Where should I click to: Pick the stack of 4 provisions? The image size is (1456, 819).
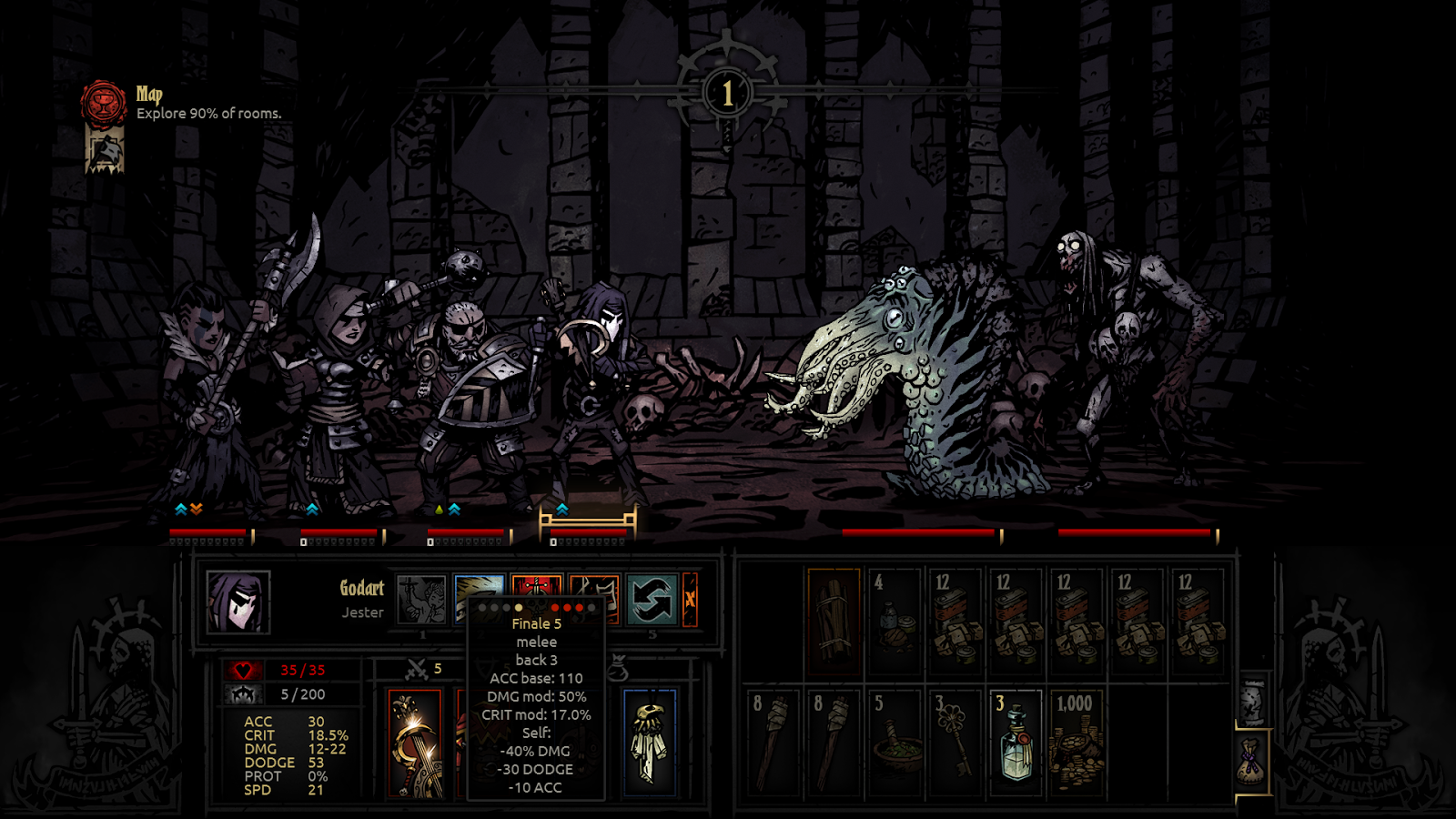click(895, 621)
